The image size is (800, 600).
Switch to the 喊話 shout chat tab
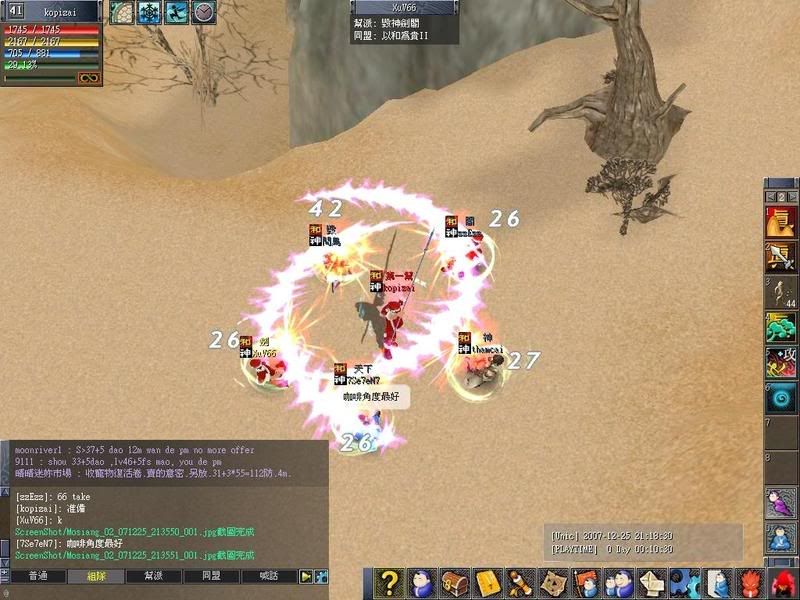(x=269, y=577)
